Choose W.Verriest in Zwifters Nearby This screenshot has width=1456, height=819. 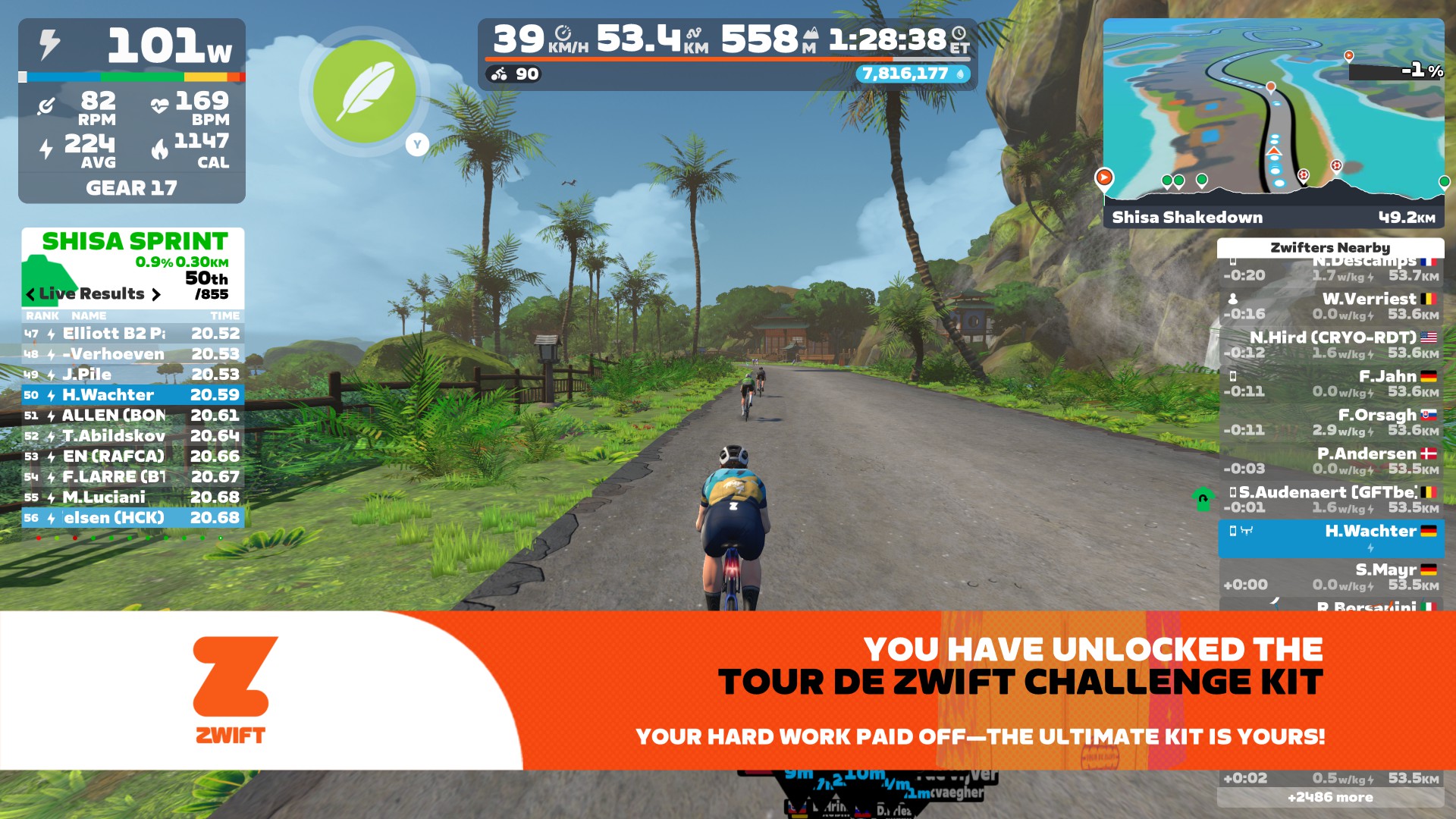click(x=1331, y=306)
